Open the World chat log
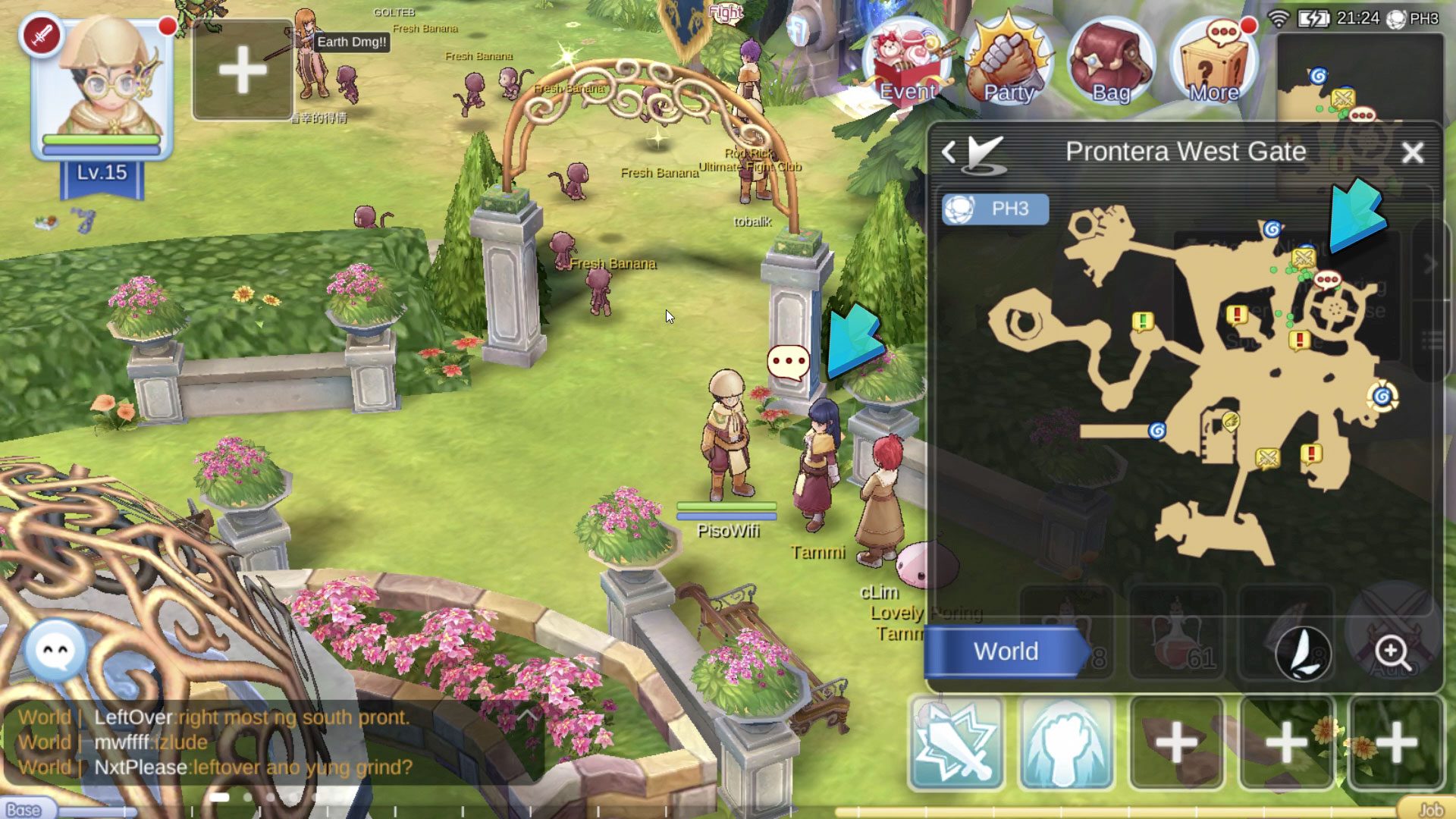Viewport: 1456px width, 819px height. (x=227, y=742)
